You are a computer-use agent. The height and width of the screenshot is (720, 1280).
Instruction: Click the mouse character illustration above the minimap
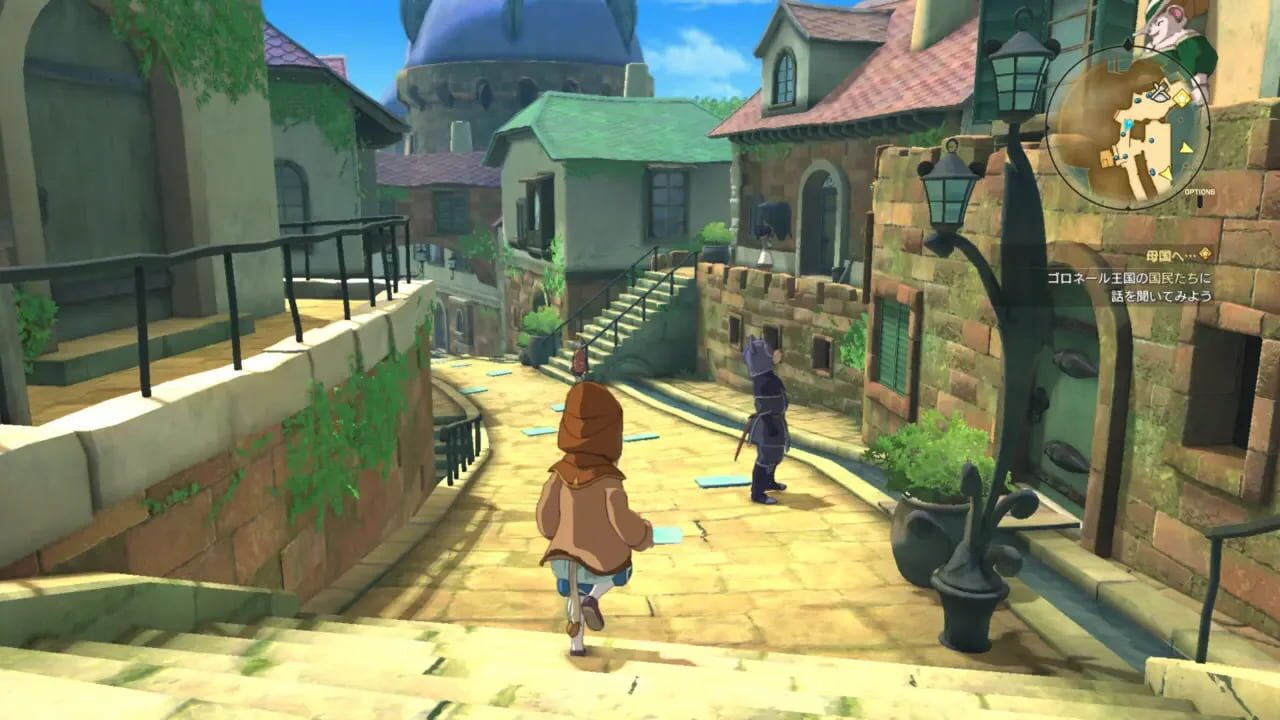point(1166,25)
